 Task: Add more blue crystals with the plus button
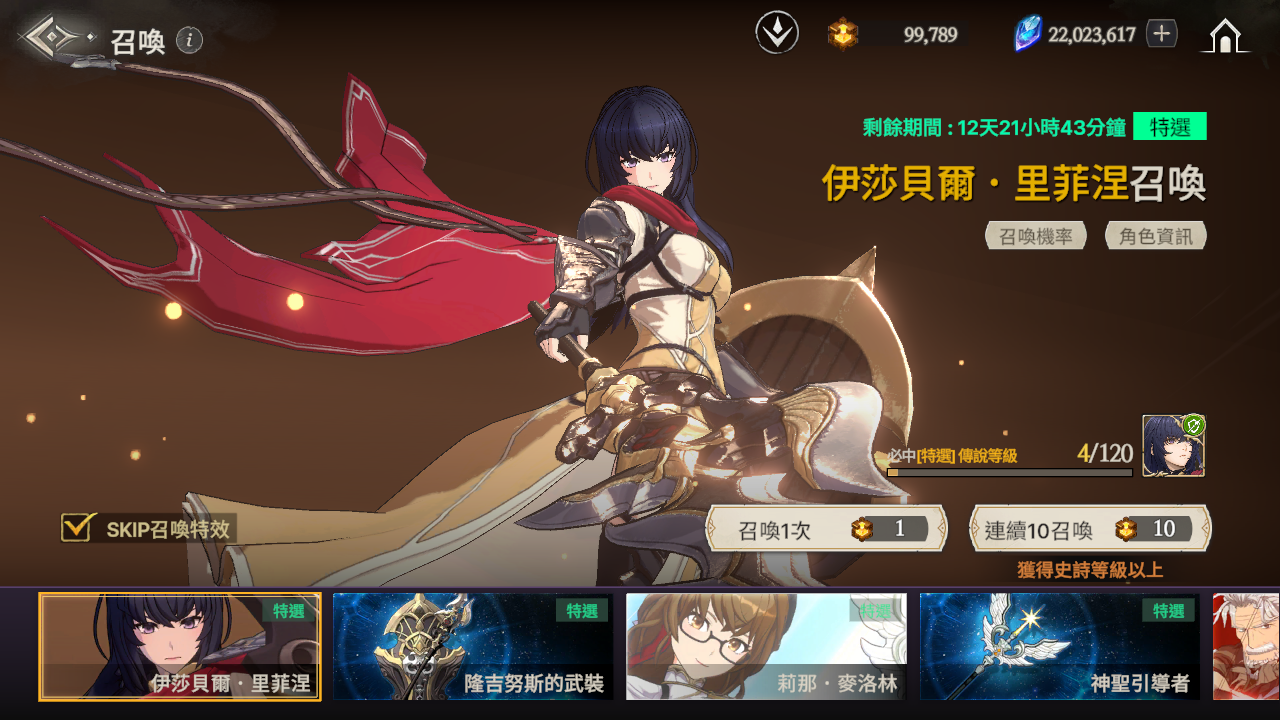pyautogui.click(x=1161, y=34)
